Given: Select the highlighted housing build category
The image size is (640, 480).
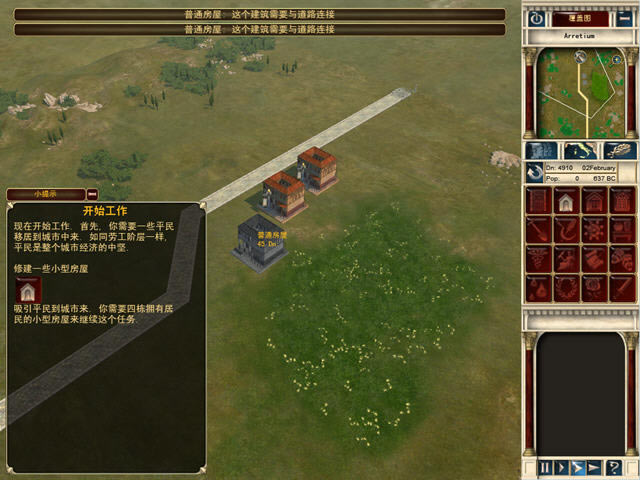Looking at the screenshot, I should click(566, 202).
